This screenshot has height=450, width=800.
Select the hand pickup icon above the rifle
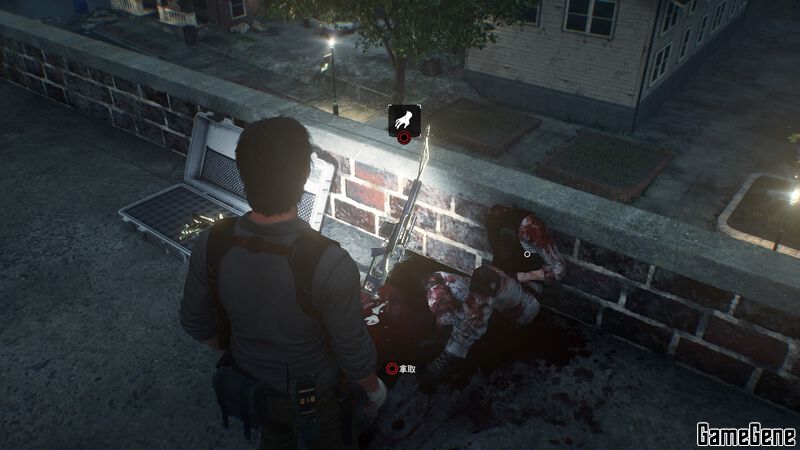tap(404, 121)
